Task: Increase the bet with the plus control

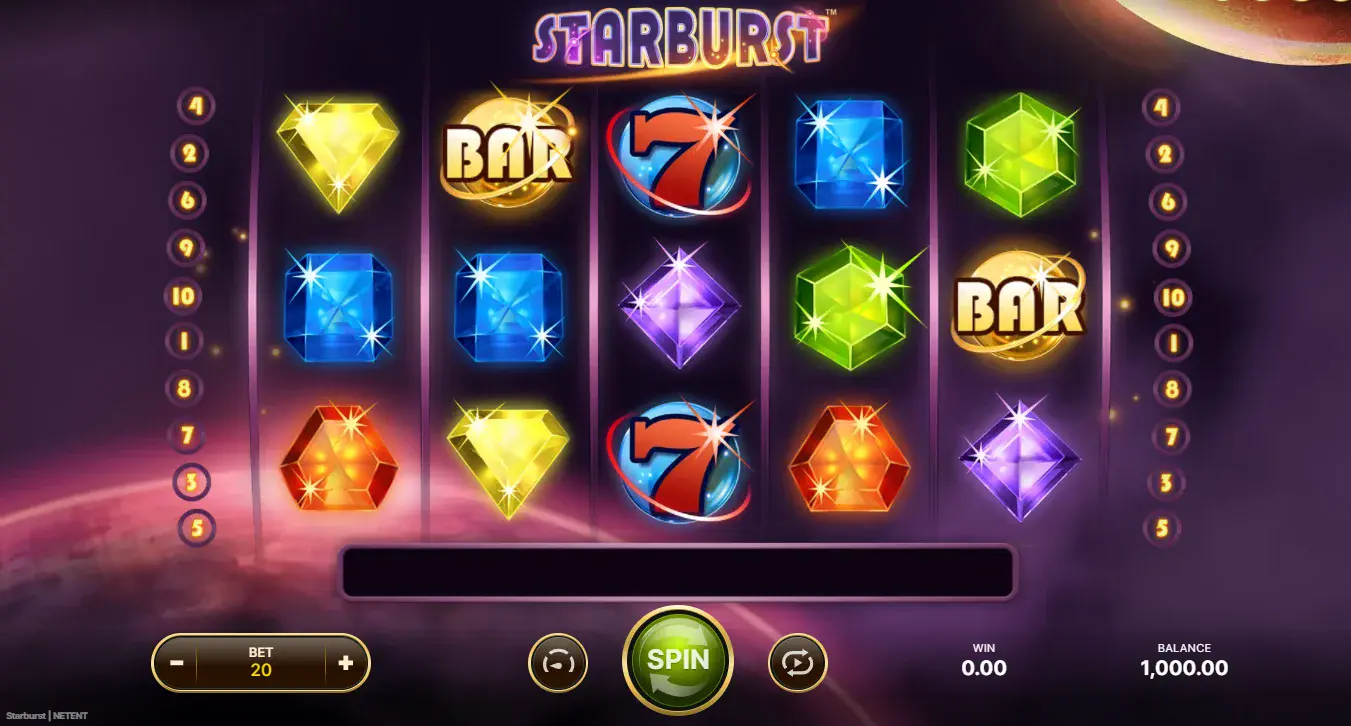Action: click(x=347, y=661)
